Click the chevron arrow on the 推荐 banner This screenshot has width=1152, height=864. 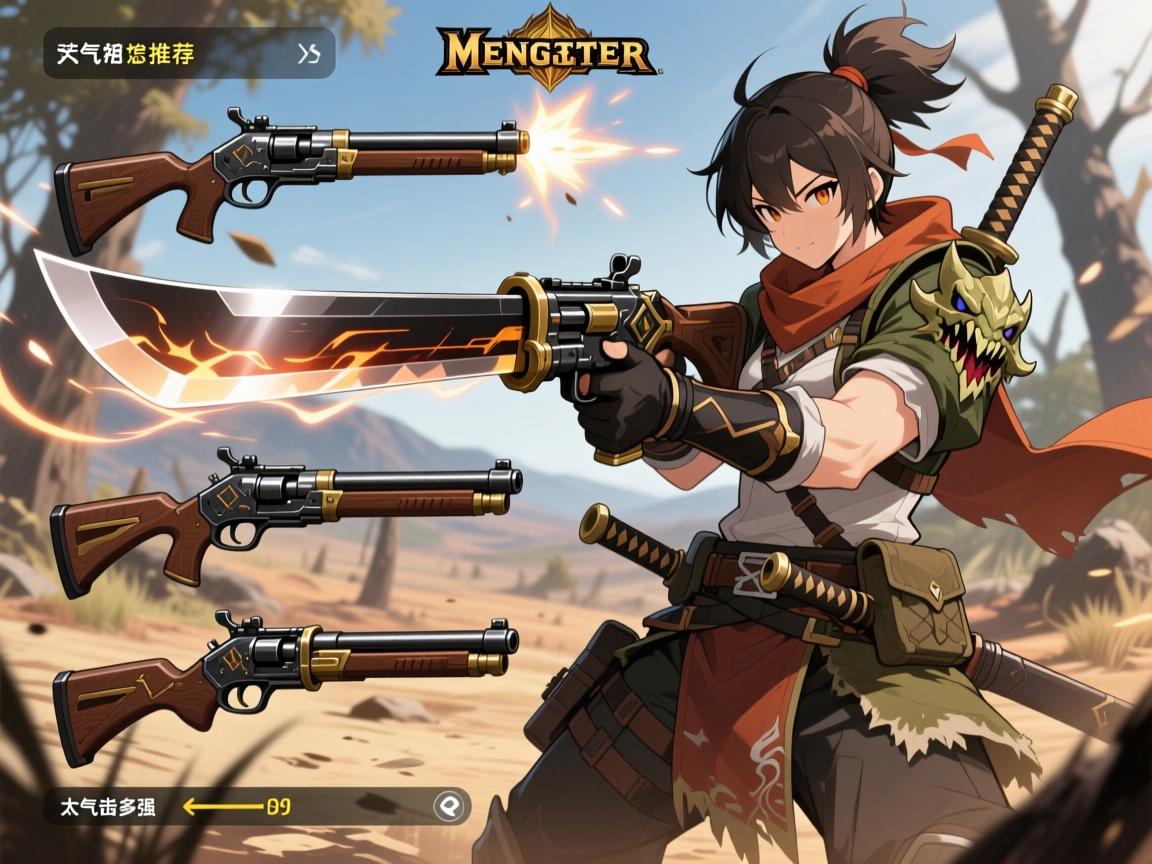tap(309, 54)
